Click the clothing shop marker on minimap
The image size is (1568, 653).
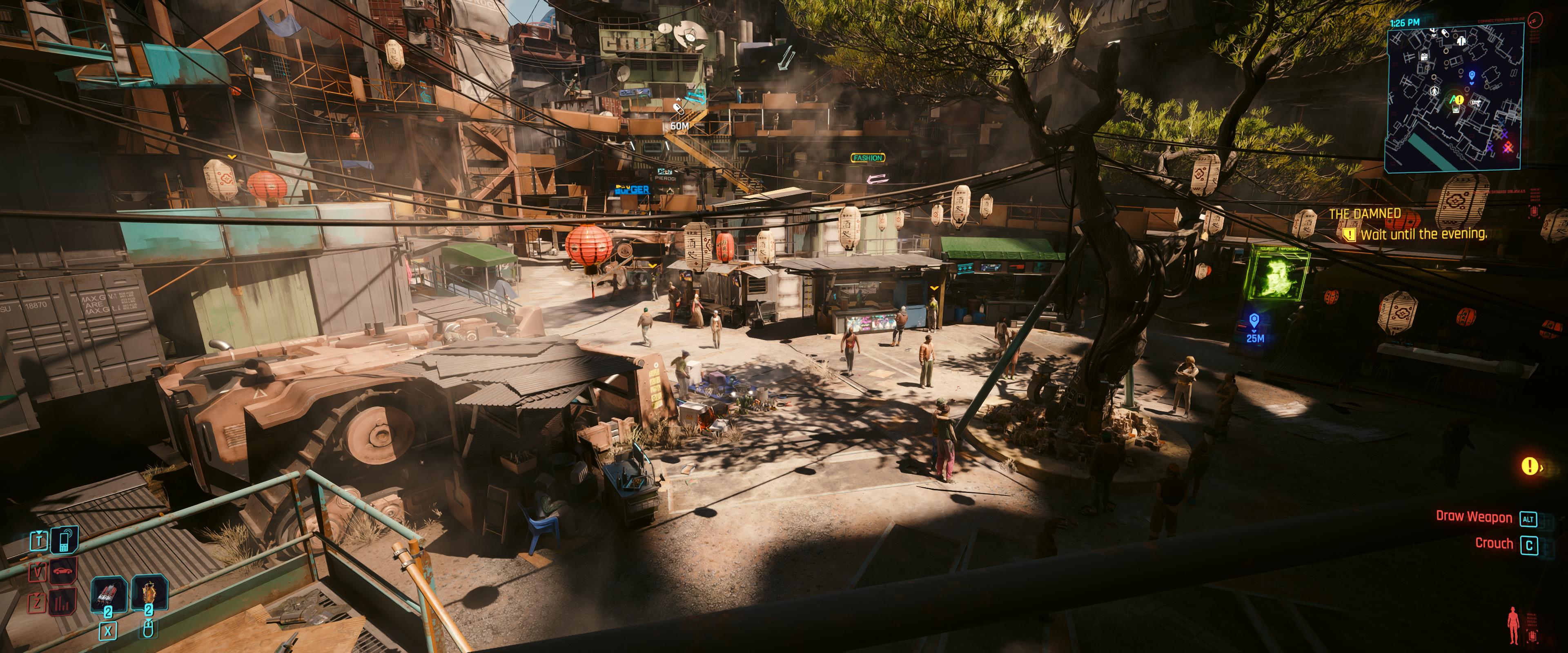click(x=1461, y=41)
